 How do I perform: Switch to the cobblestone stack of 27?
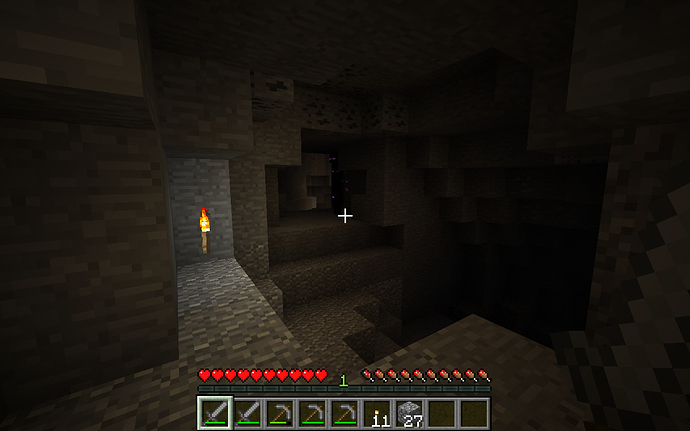(x=409, y=412)
